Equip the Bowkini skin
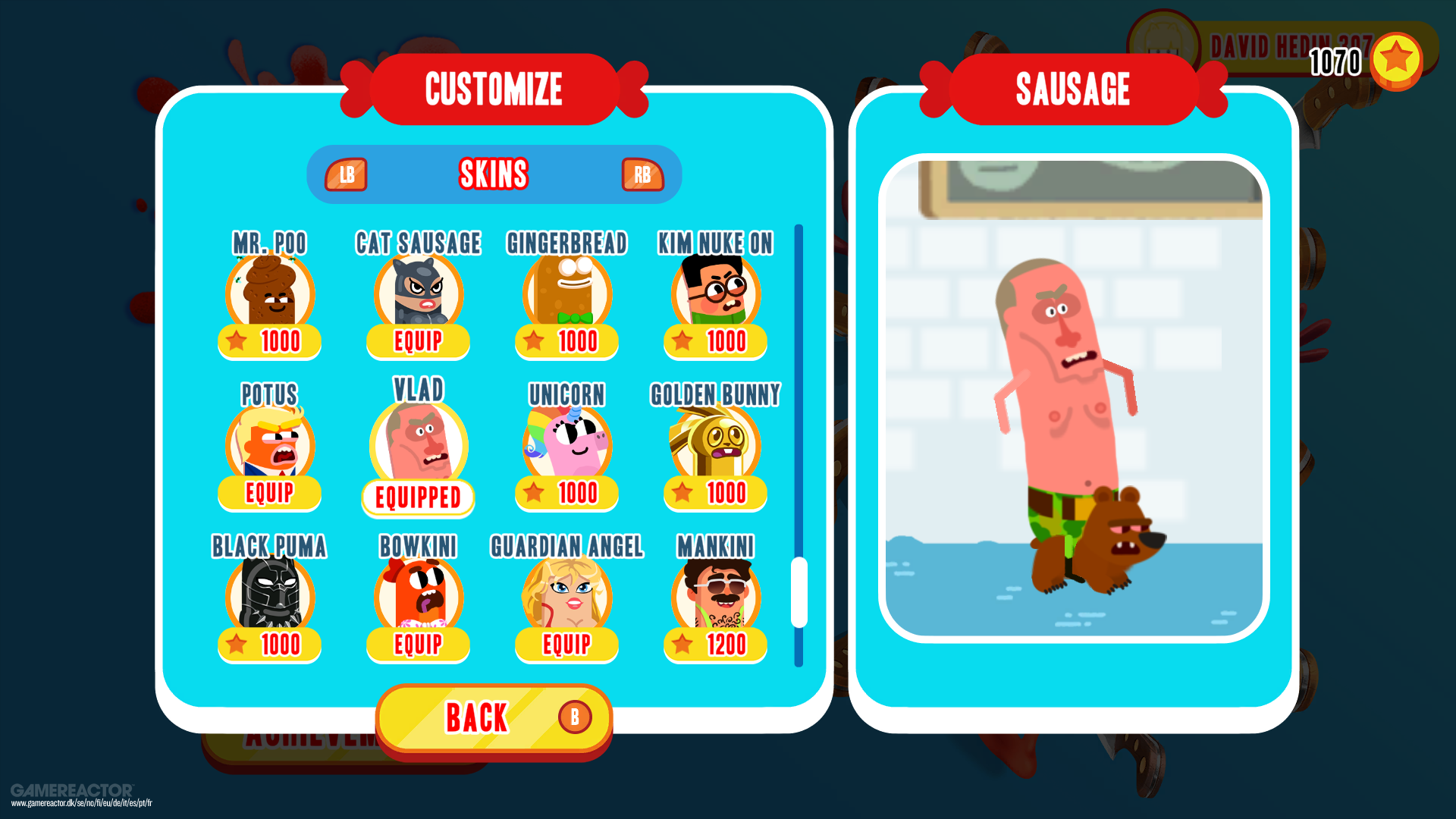Screen dimensions: 1456x819 pos(418,645)
